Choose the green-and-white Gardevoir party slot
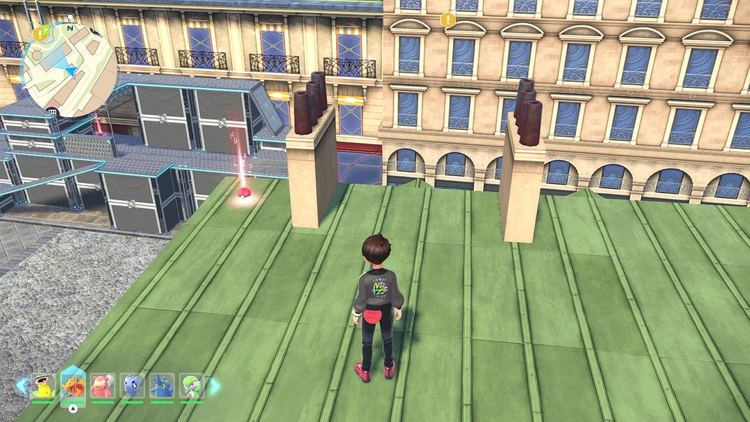The height and width of the screenshot is (422, 750). [x=191, y=386]
